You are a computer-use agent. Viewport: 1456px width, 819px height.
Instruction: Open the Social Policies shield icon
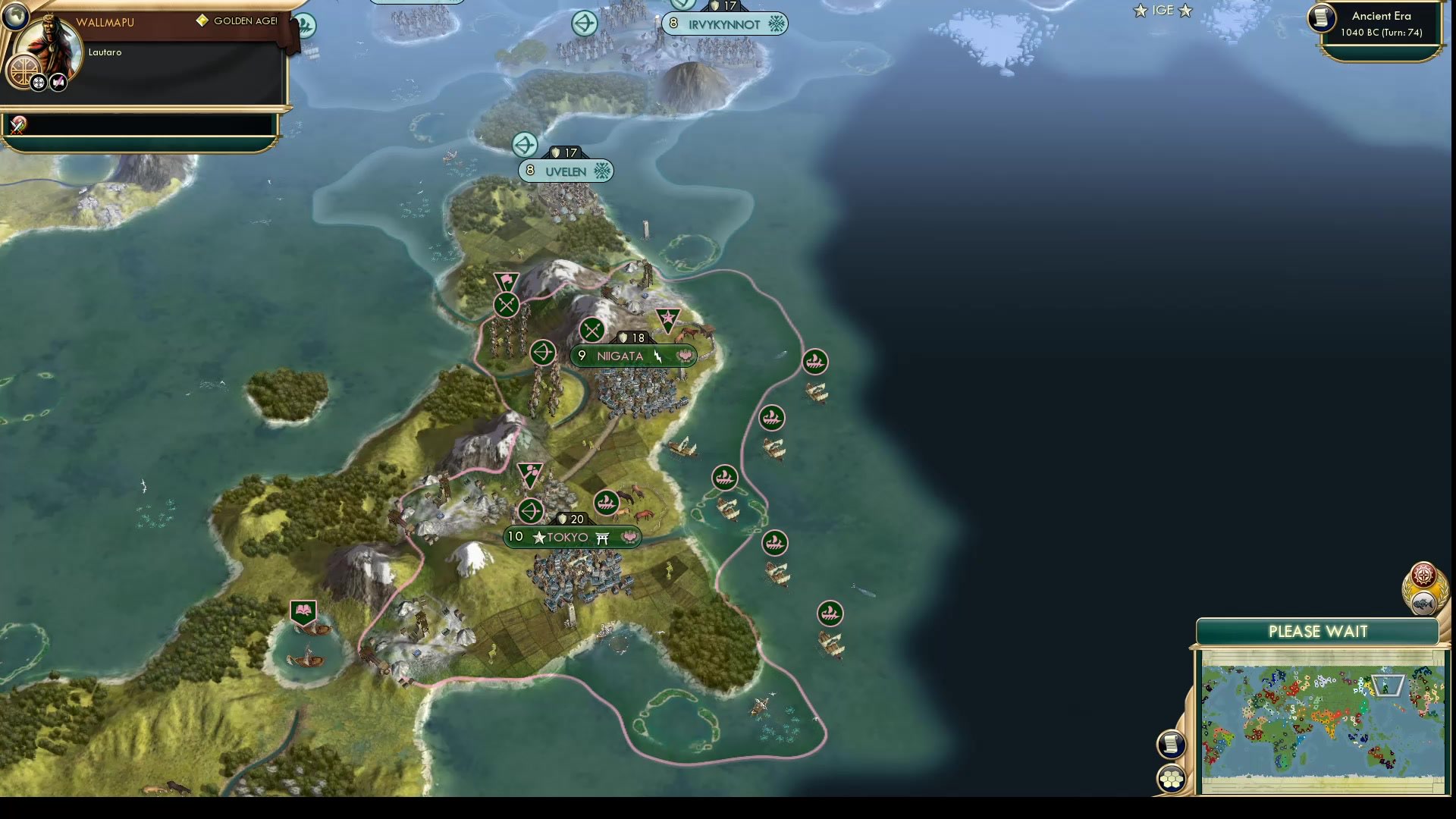click(x=24, y=71)
